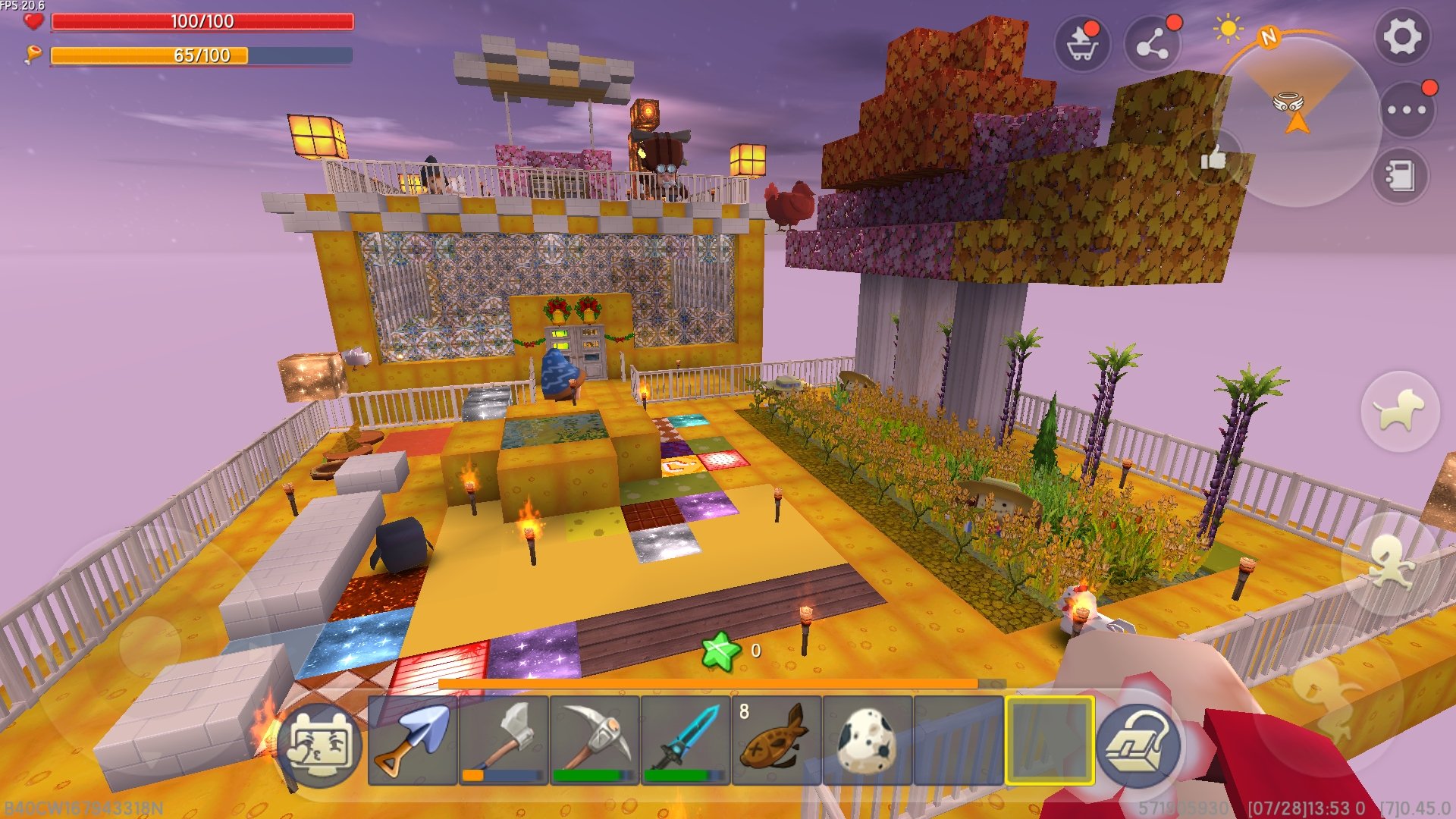Open the three-dots more menu
The width and height of the screenshot is (1456, 819).
tap(1407, 110)
